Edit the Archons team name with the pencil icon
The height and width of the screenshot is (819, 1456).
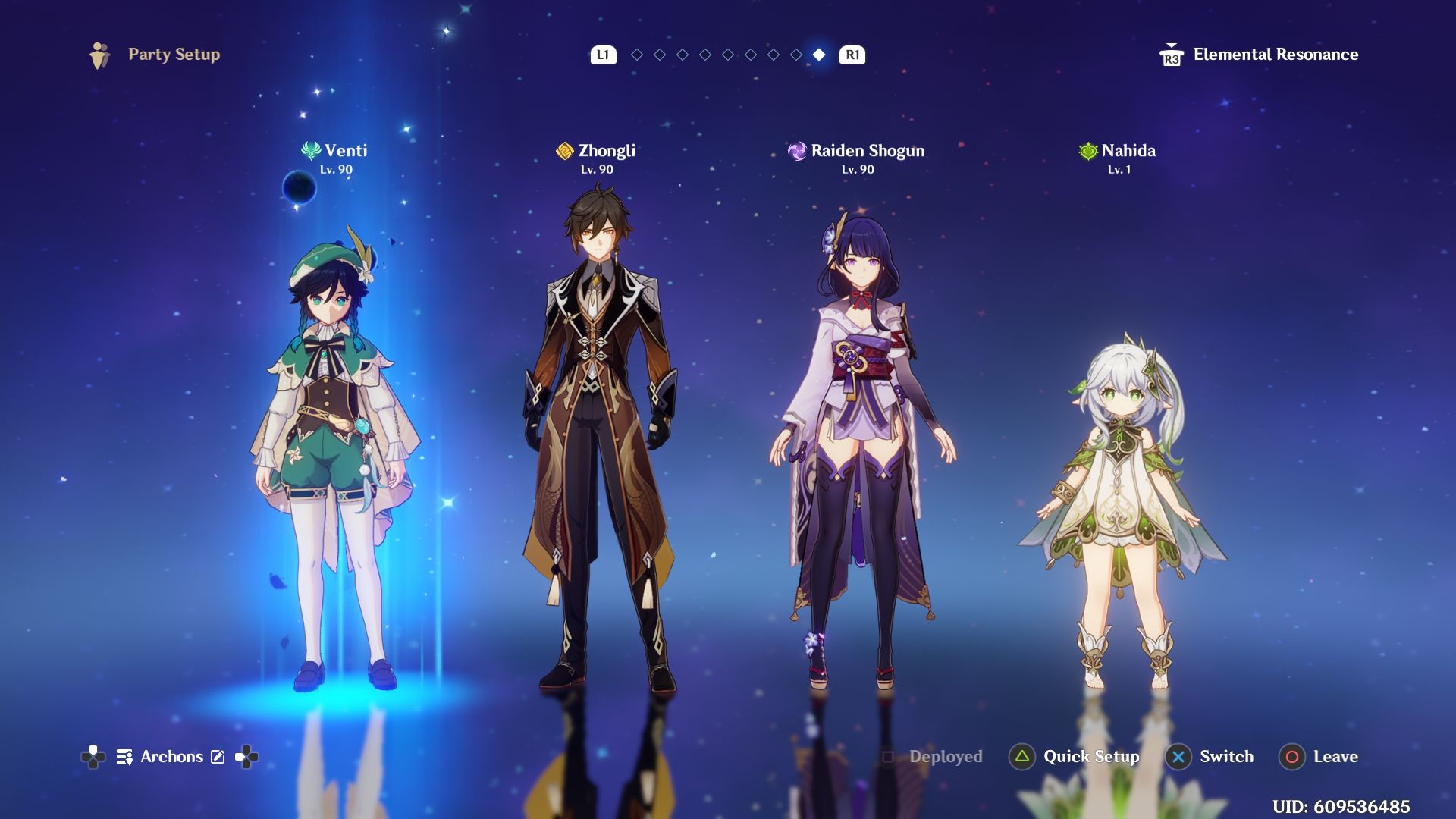point(218,757)
